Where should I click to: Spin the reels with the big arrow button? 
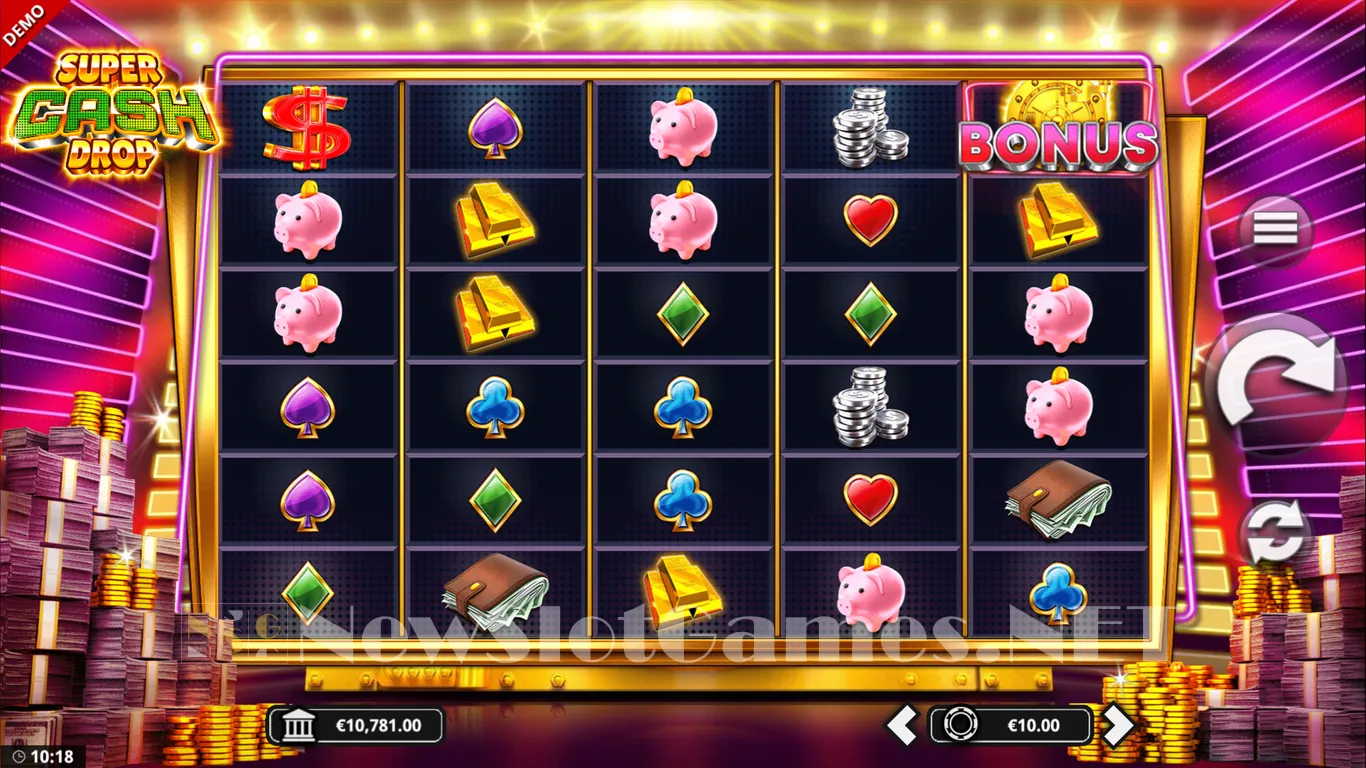1275,381
